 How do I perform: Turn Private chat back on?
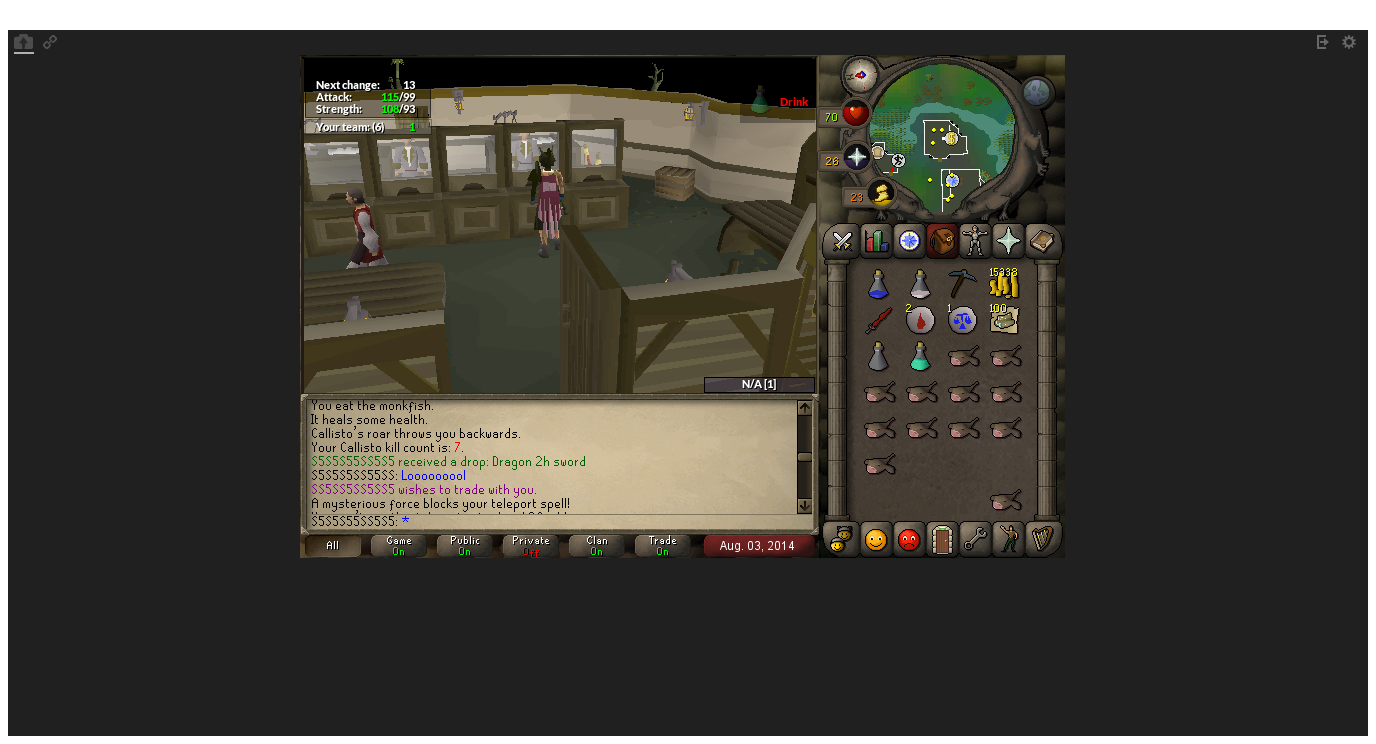pyautogui.click(x=530, y=544)
